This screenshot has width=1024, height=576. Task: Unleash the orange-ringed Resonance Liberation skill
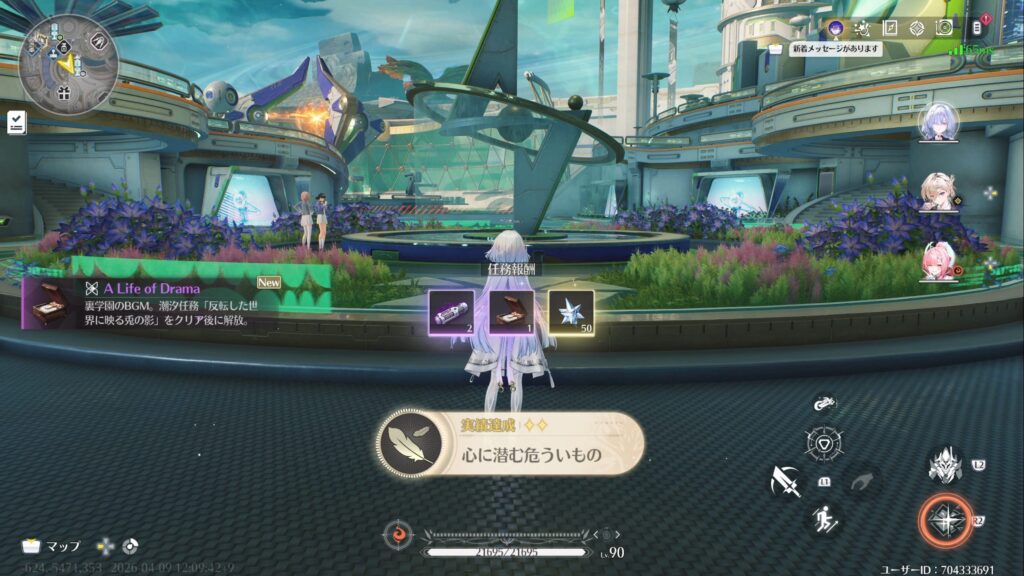(944, 520)
